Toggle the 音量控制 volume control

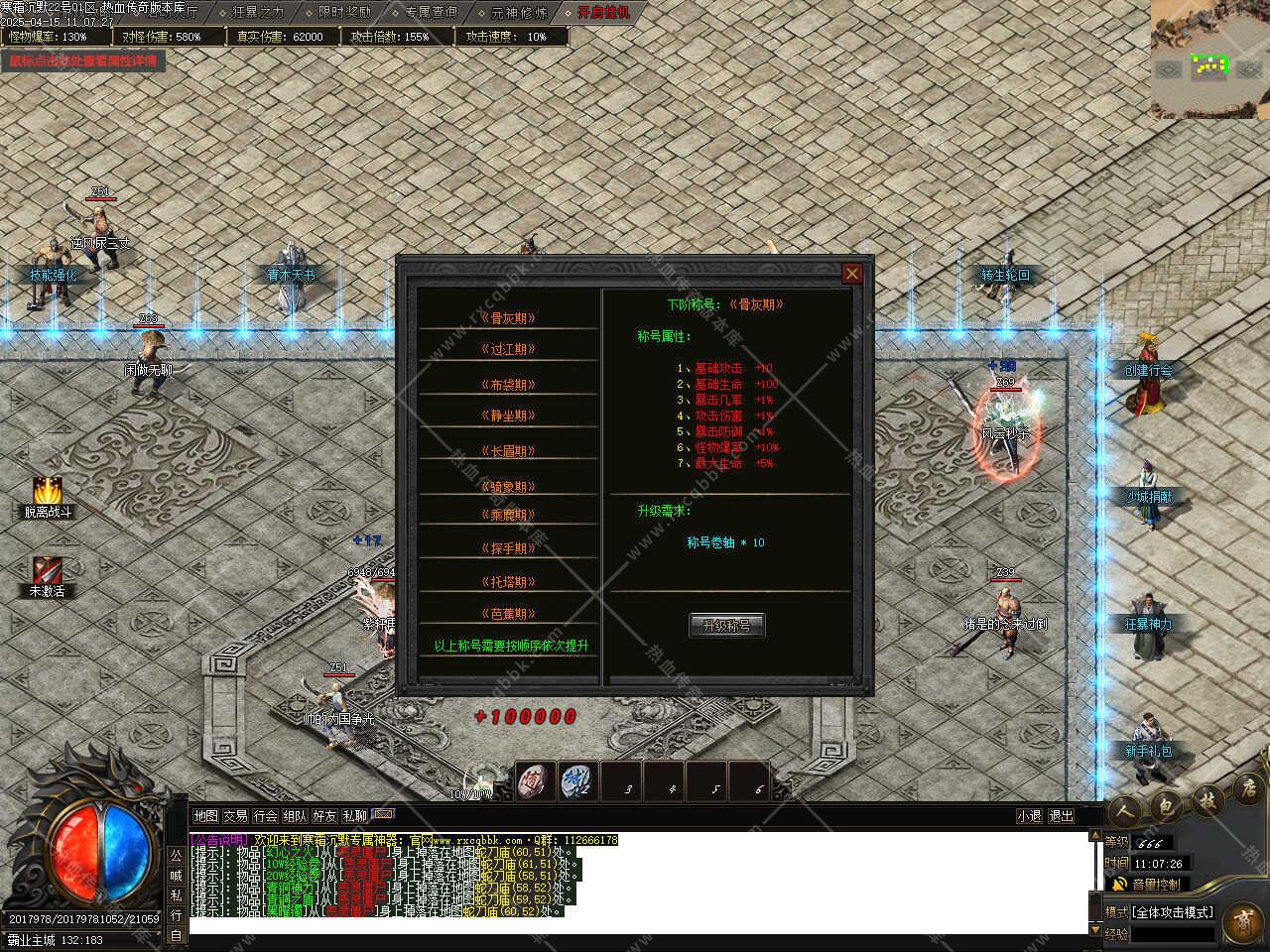coord(1153,884)
